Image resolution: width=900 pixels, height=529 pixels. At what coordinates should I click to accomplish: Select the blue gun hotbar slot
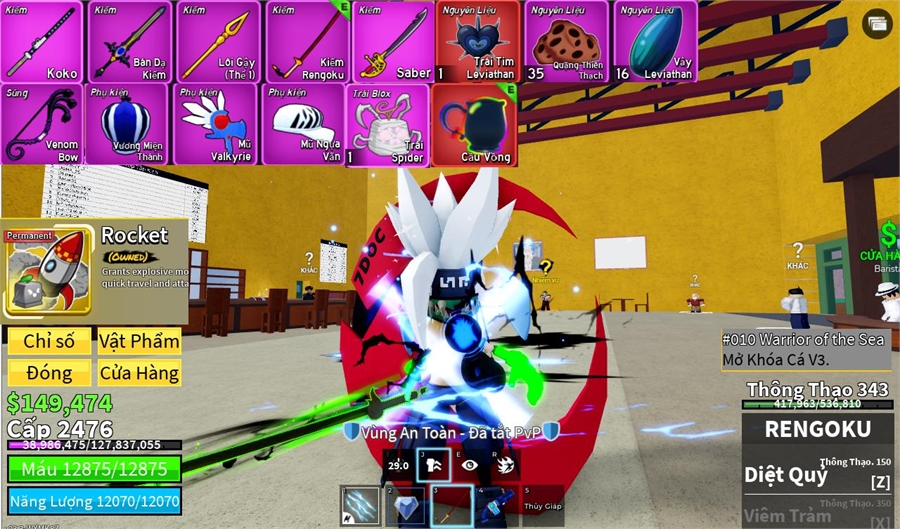tap(497, 506)
